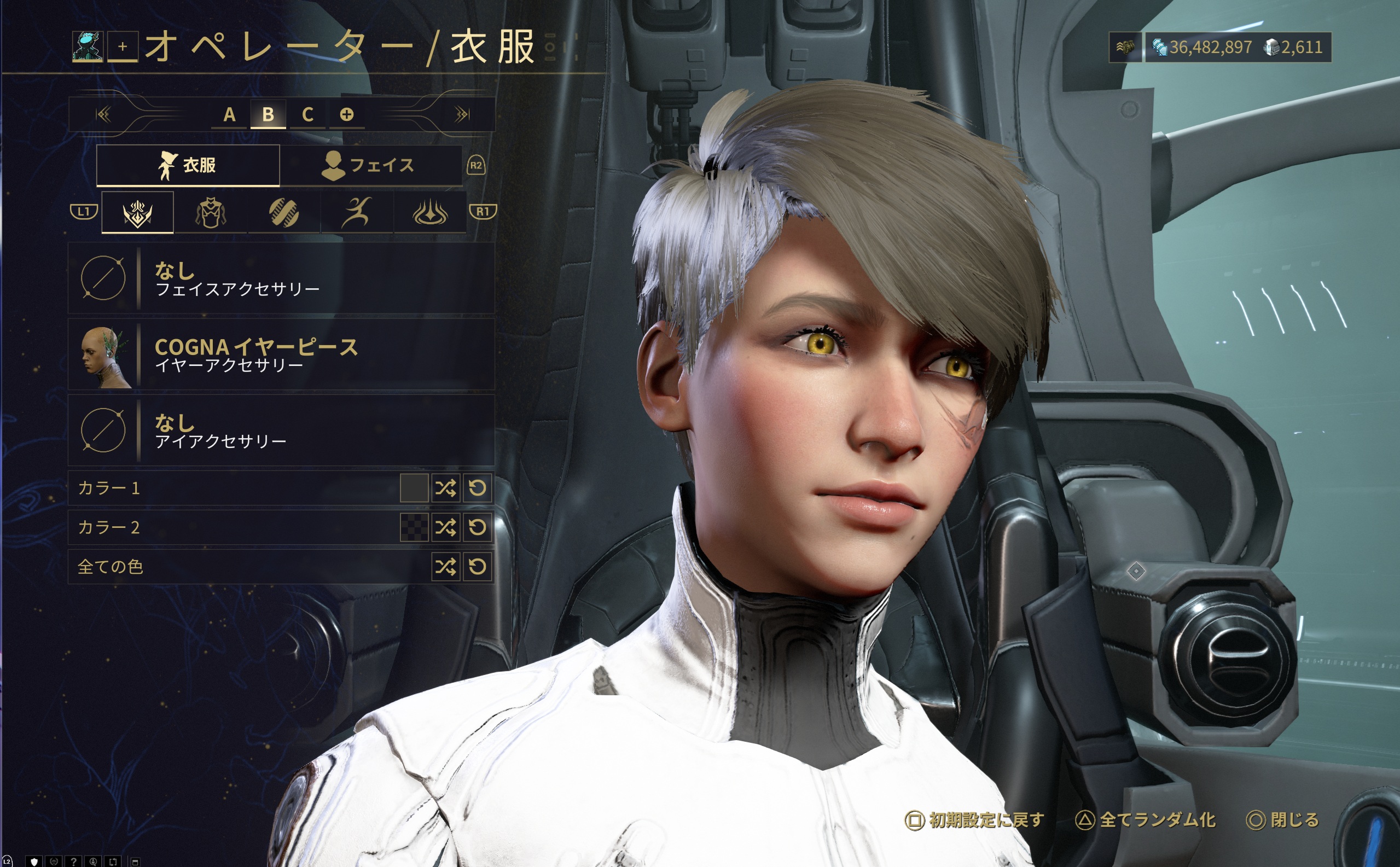Open the striped circle category icon
This screenshot has width=1400, height=867.
point(283,213)
